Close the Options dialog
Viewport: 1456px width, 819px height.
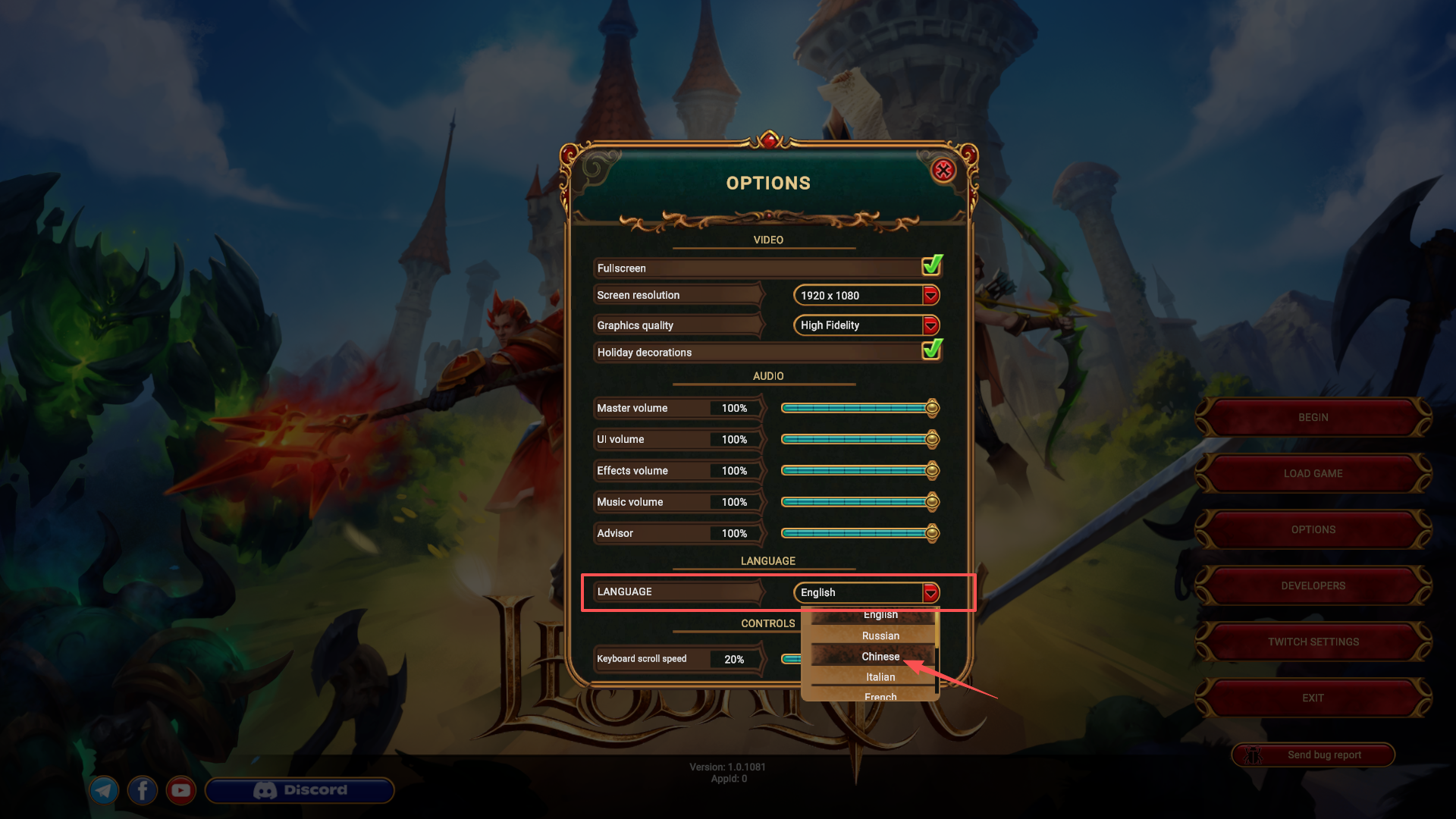click(x=943, y=171)
